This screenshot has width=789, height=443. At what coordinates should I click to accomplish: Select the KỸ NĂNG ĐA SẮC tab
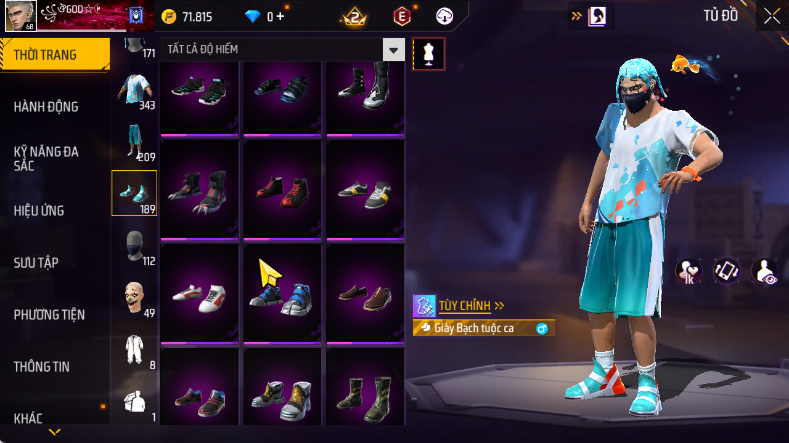click(46, 158)
